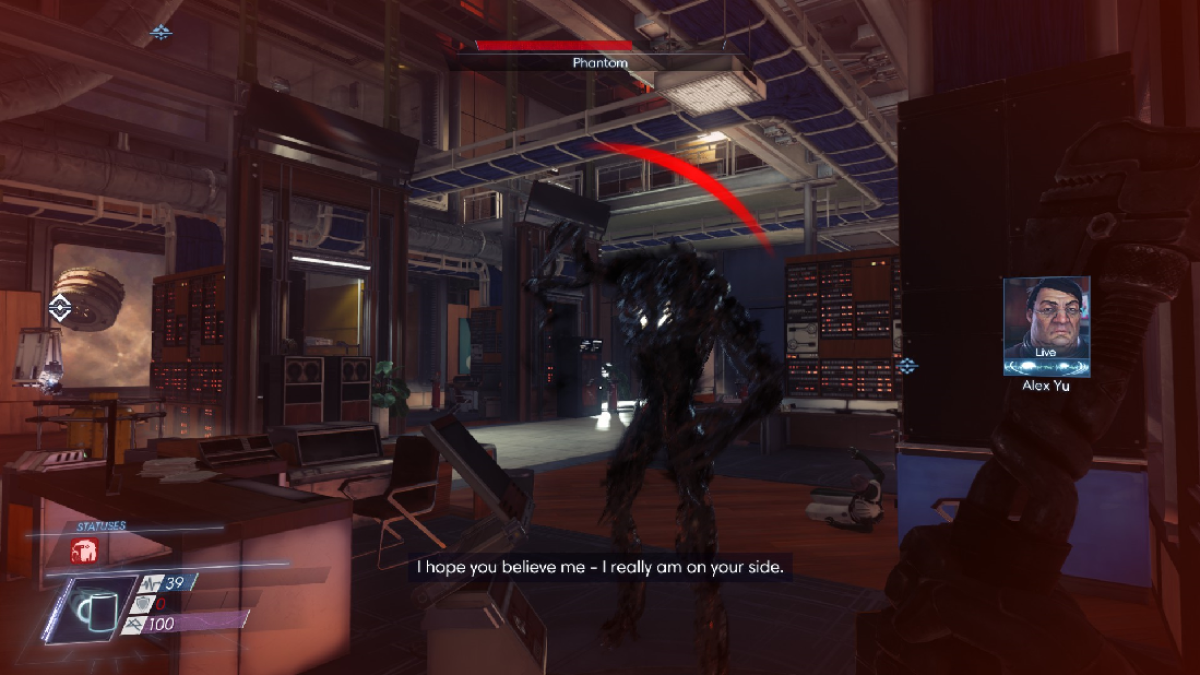Viewport: 1200px width, 675px height.
Task: Click the red status effect icon
Action: point(83,550)
